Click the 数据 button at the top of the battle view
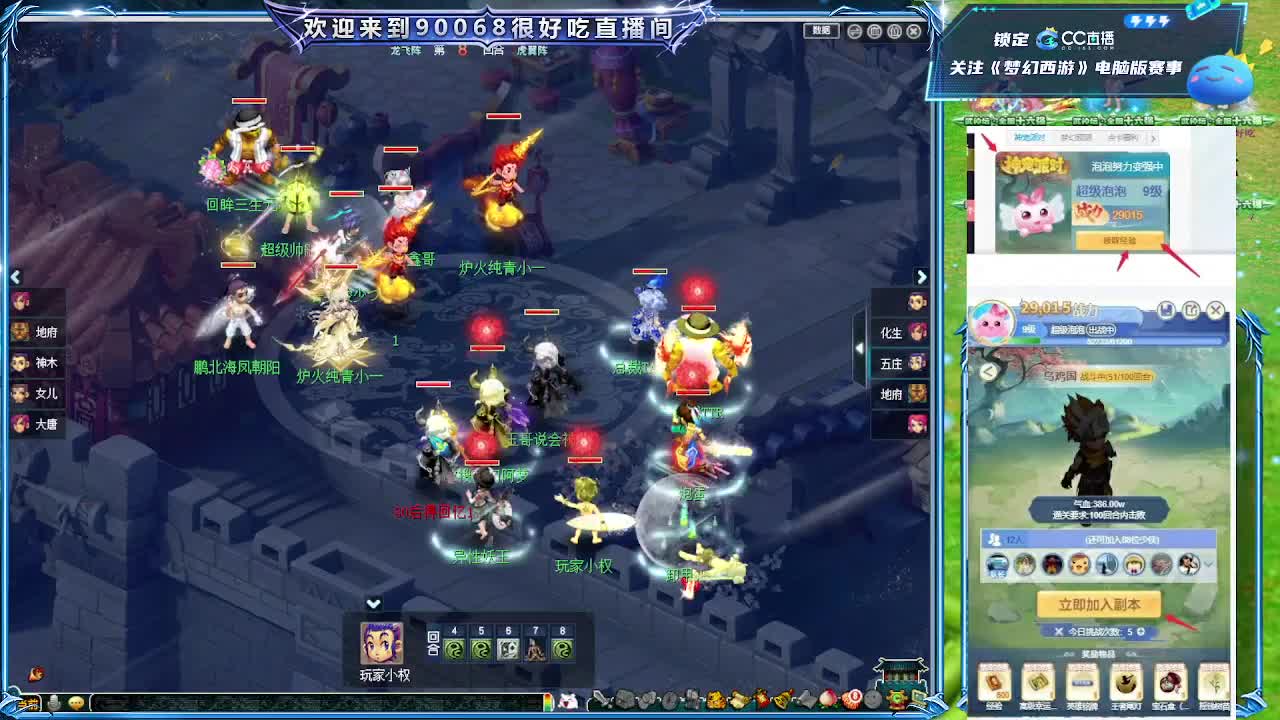Image resolution: width=1280 pixels, height=720 pixels. [821, 30]
